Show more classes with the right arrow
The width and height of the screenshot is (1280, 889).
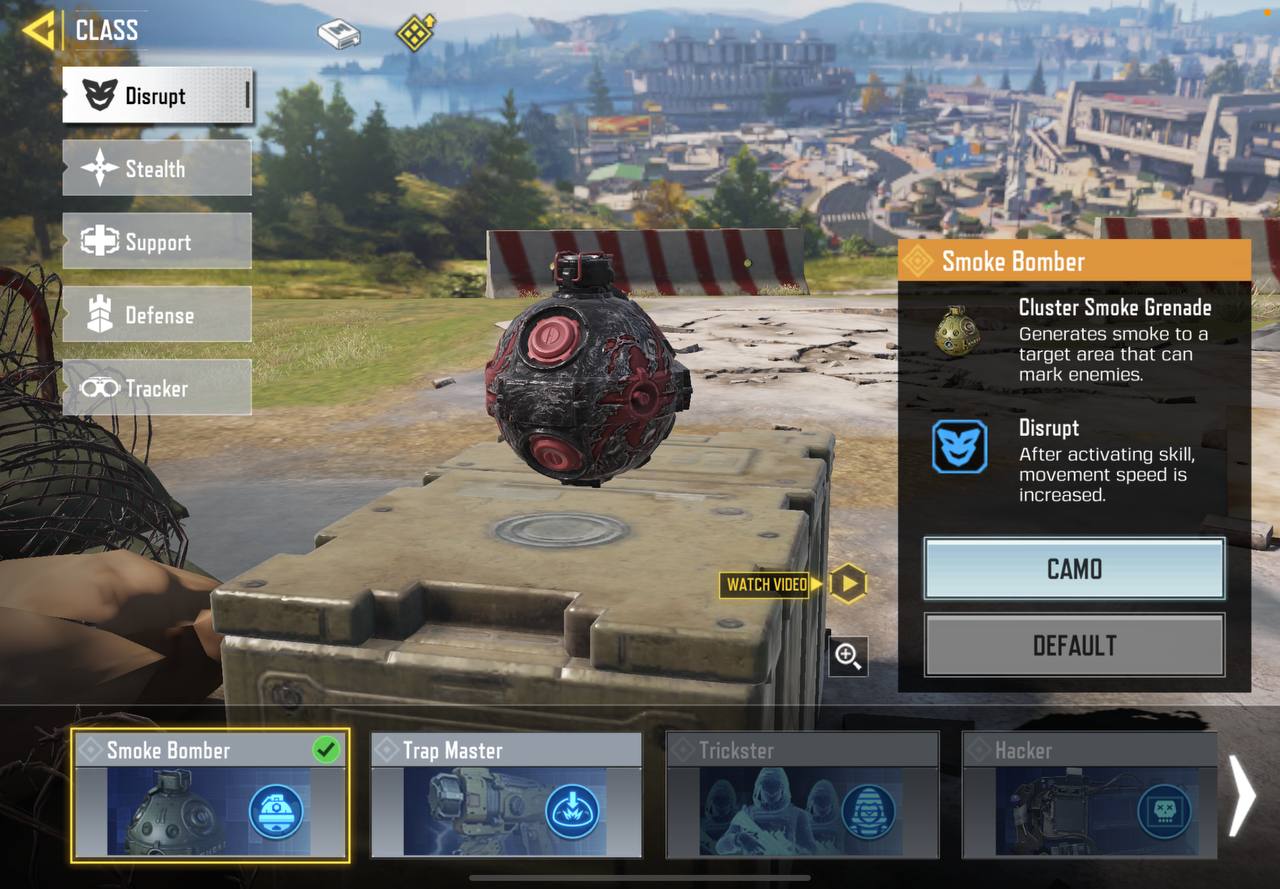point(1241,796)
